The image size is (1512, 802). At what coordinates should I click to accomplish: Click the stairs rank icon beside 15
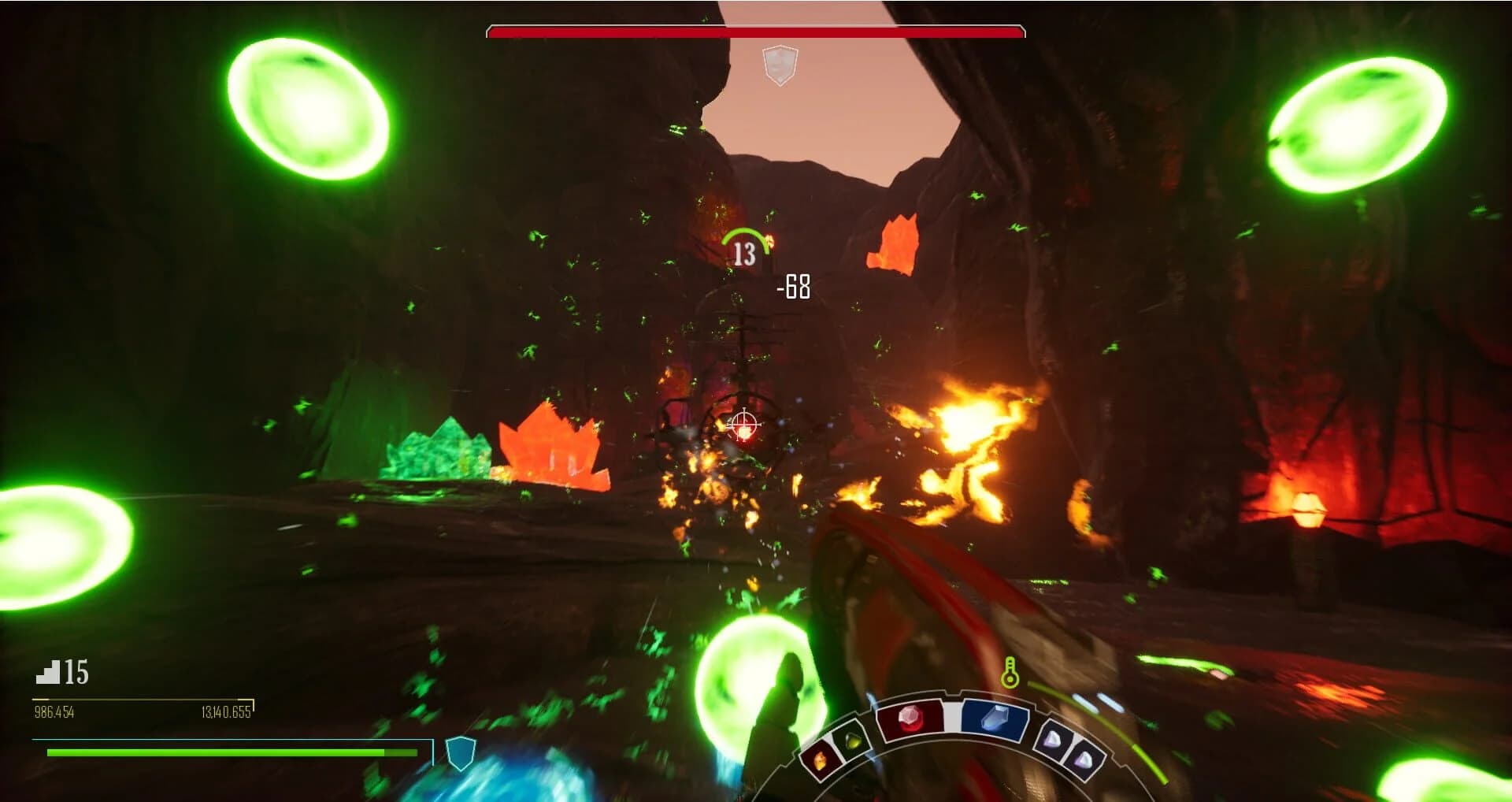[50, 674]
